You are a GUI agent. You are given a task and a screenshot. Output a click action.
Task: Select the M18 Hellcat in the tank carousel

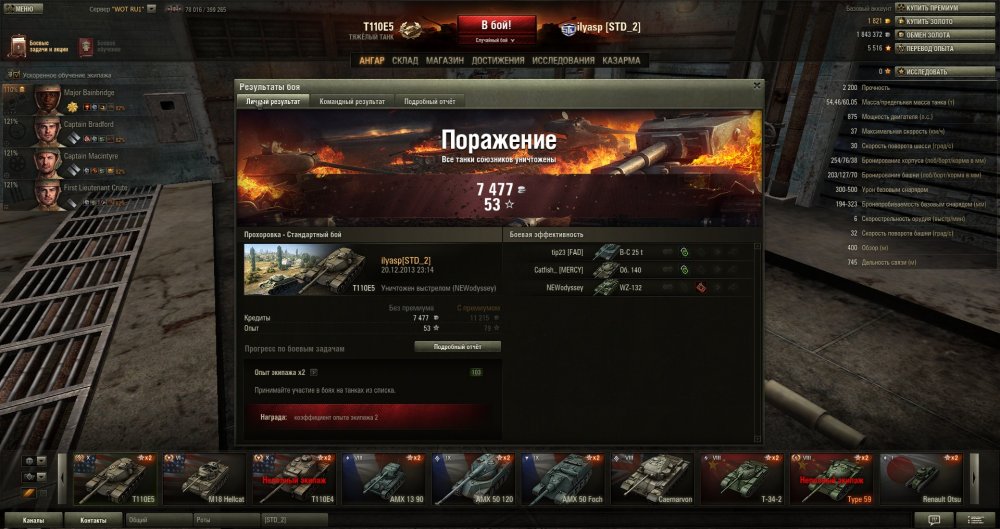204,478
